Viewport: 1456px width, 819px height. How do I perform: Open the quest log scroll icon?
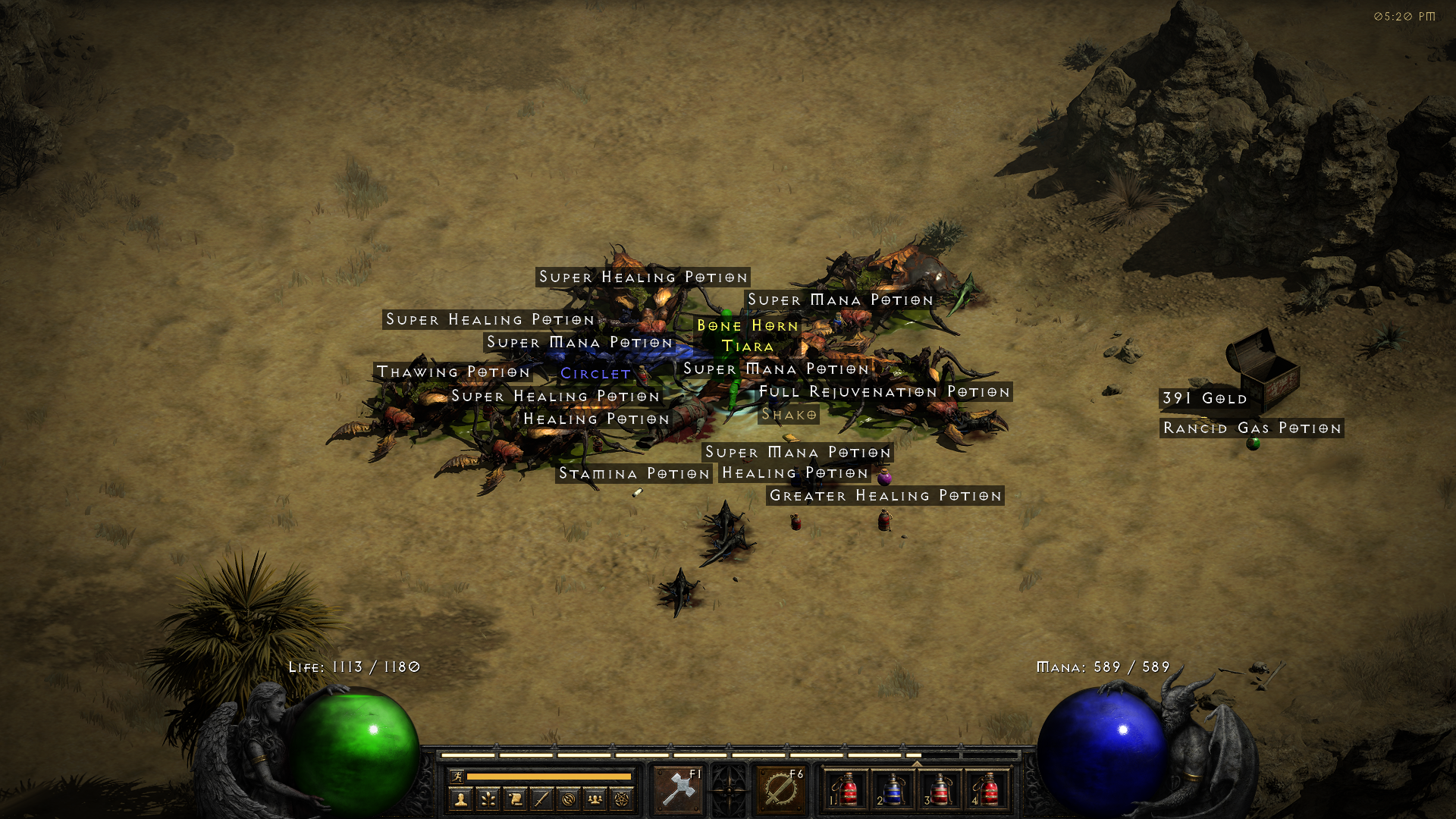pos(516,800)
